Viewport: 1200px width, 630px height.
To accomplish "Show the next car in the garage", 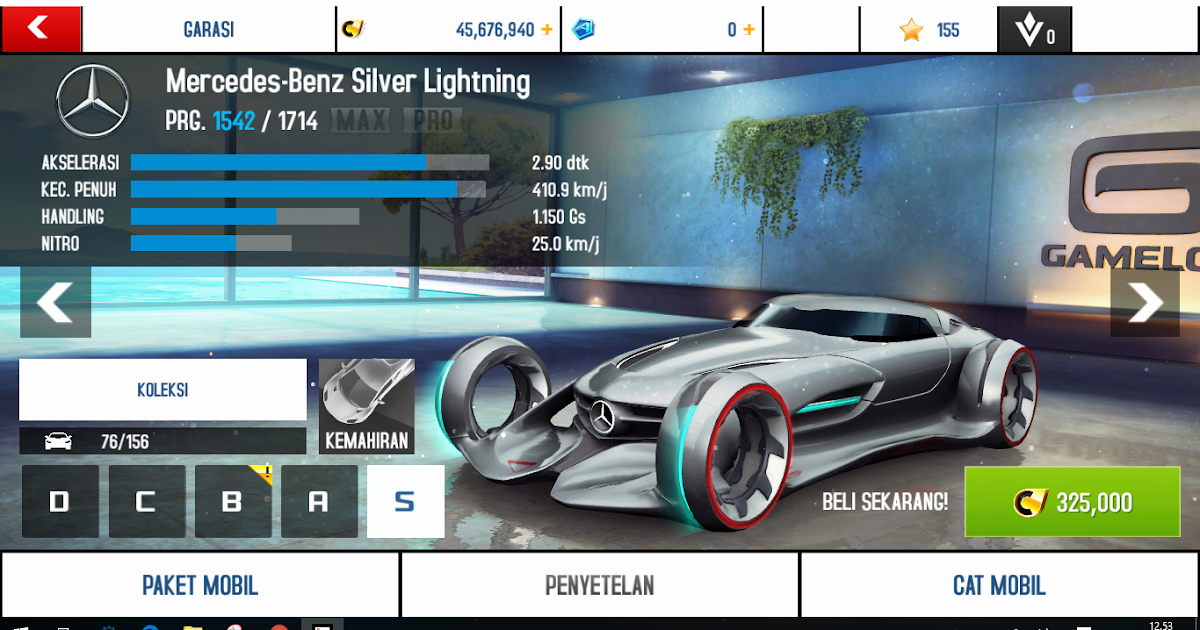I will tap(1144, 301).
